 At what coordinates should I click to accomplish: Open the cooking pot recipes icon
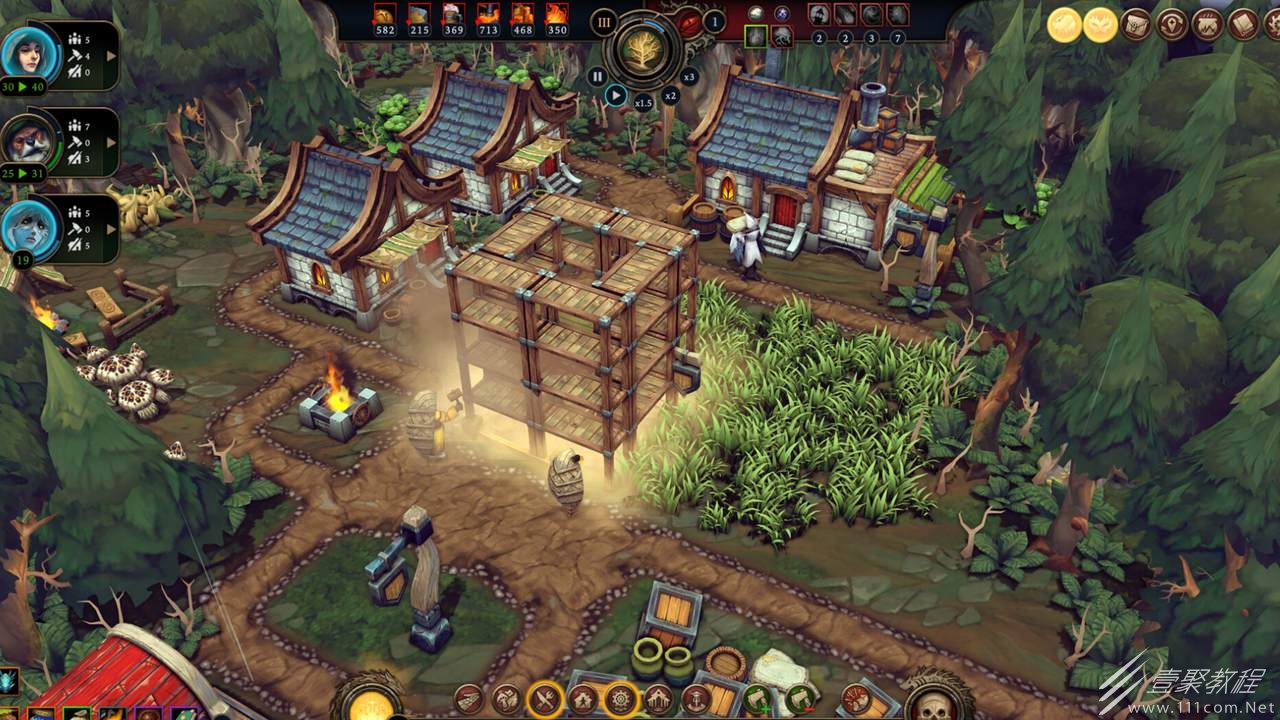(1208, 24)
